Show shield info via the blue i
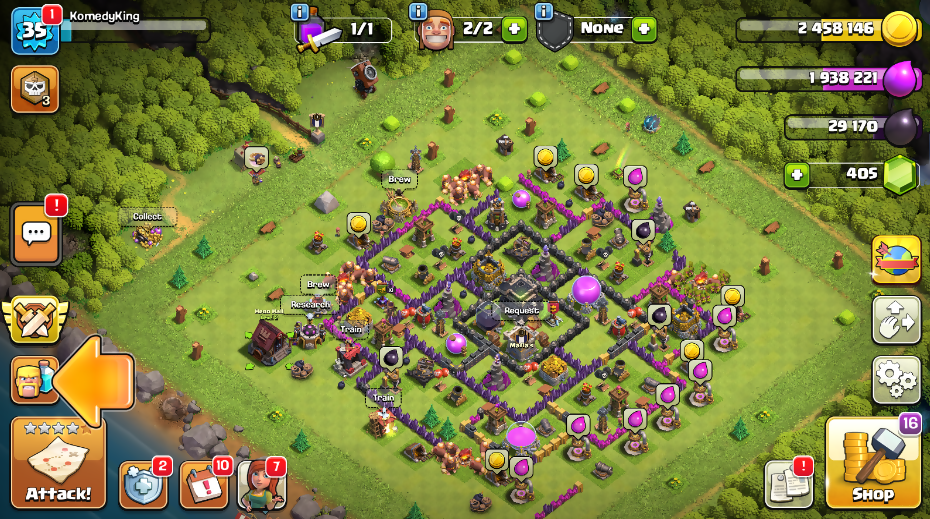930x519 pixels. (x=543, y=11)
